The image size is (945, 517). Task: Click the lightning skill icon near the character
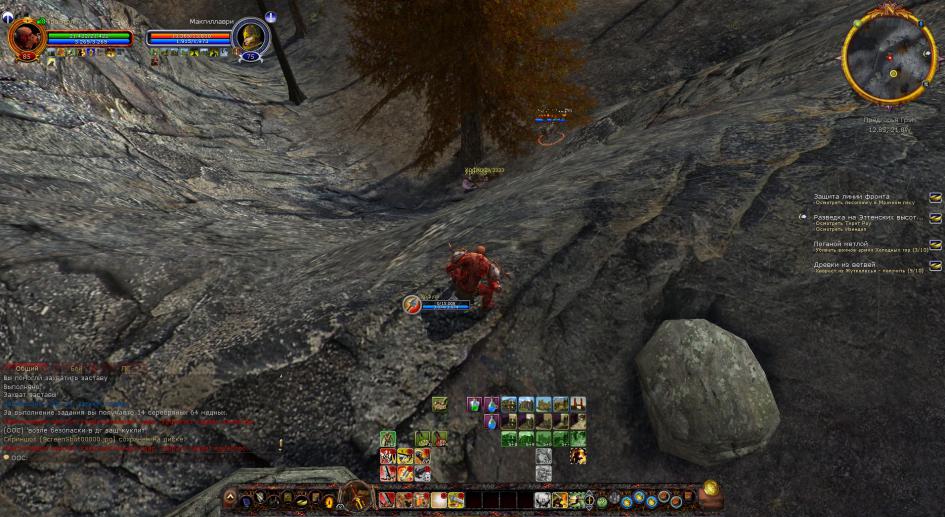coord(411,304)
